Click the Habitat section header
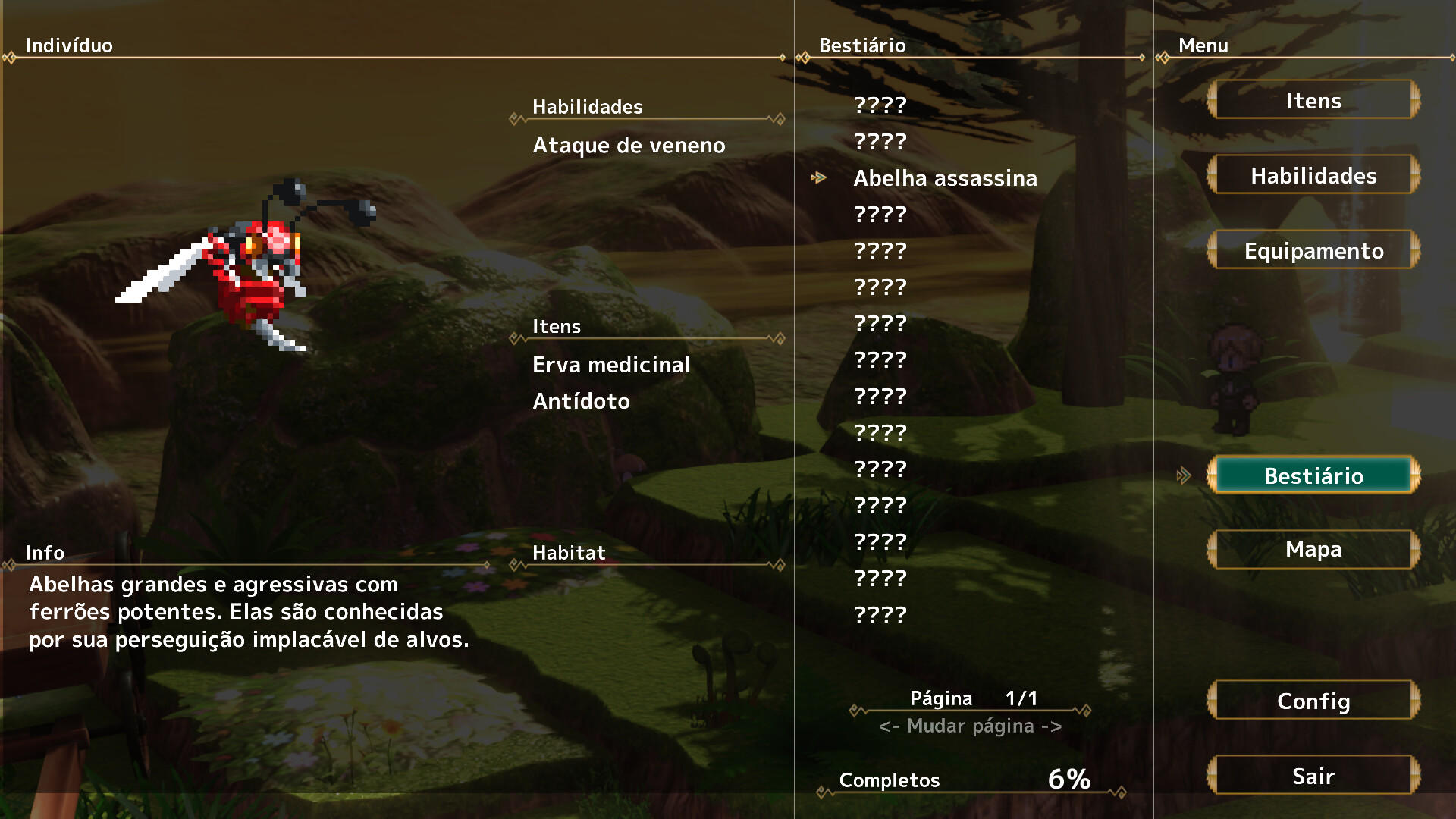Viewport: 1456px width, 819px height. 567,553
